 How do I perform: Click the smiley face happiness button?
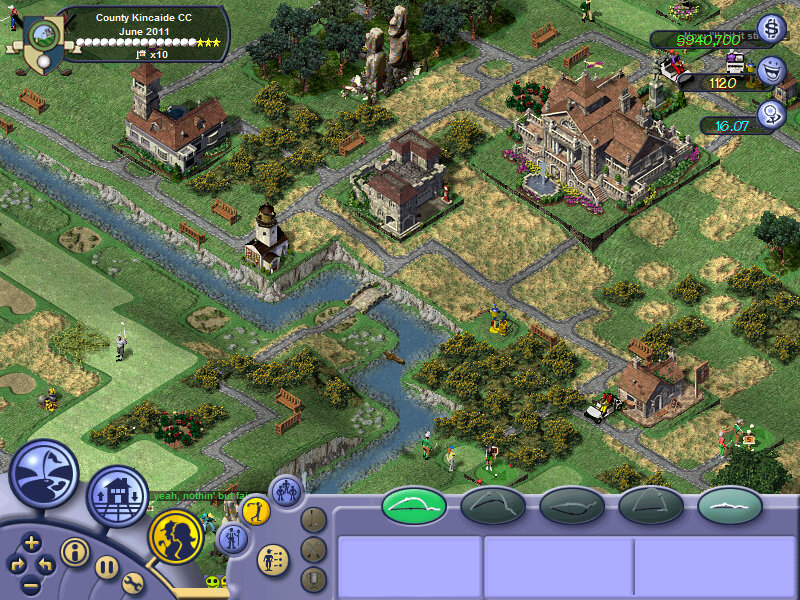[771, 70]
